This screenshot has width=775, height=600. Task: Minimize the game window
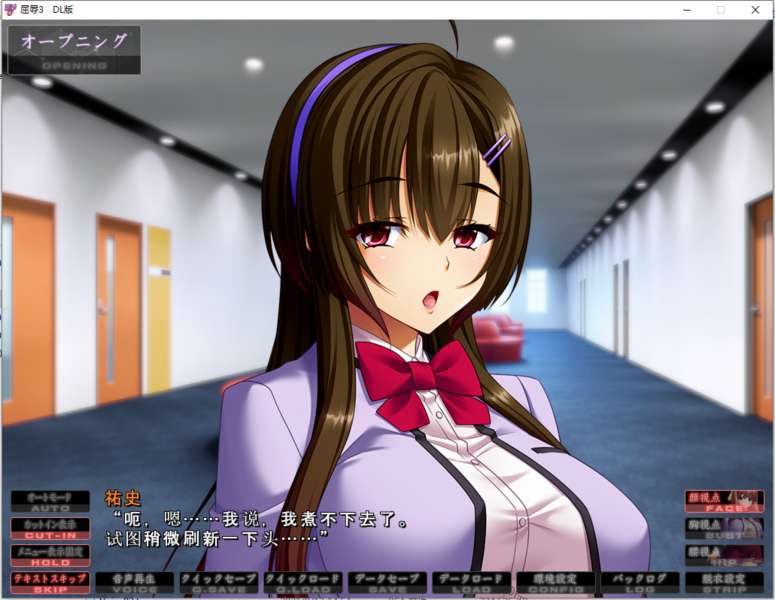[685, 10]
